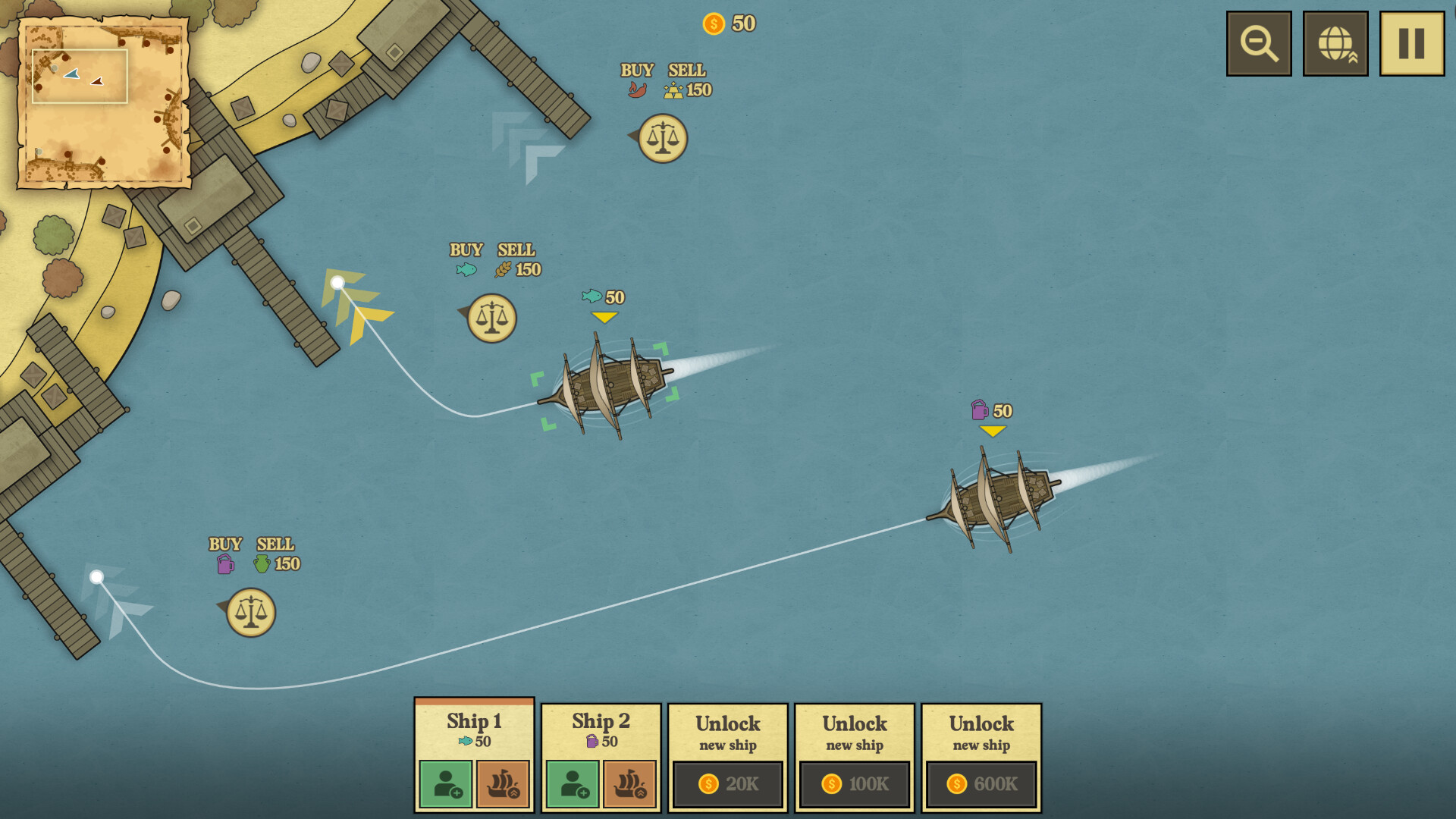Click the zoom out magnifier icon
This screenshot has height=819, width=1456.
point(1259,43)
